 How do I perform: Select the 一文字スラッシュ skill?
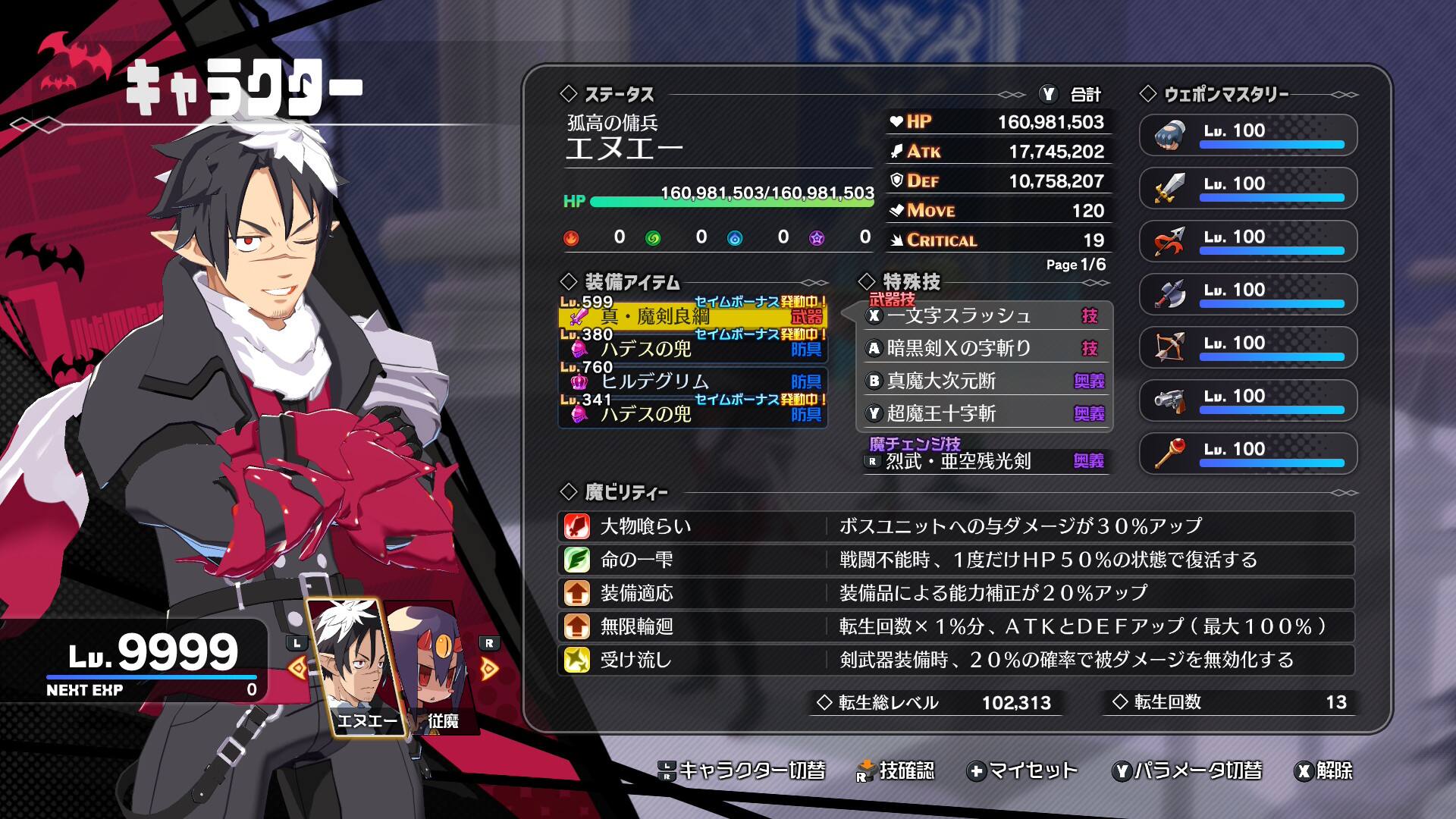pos(986,315)
